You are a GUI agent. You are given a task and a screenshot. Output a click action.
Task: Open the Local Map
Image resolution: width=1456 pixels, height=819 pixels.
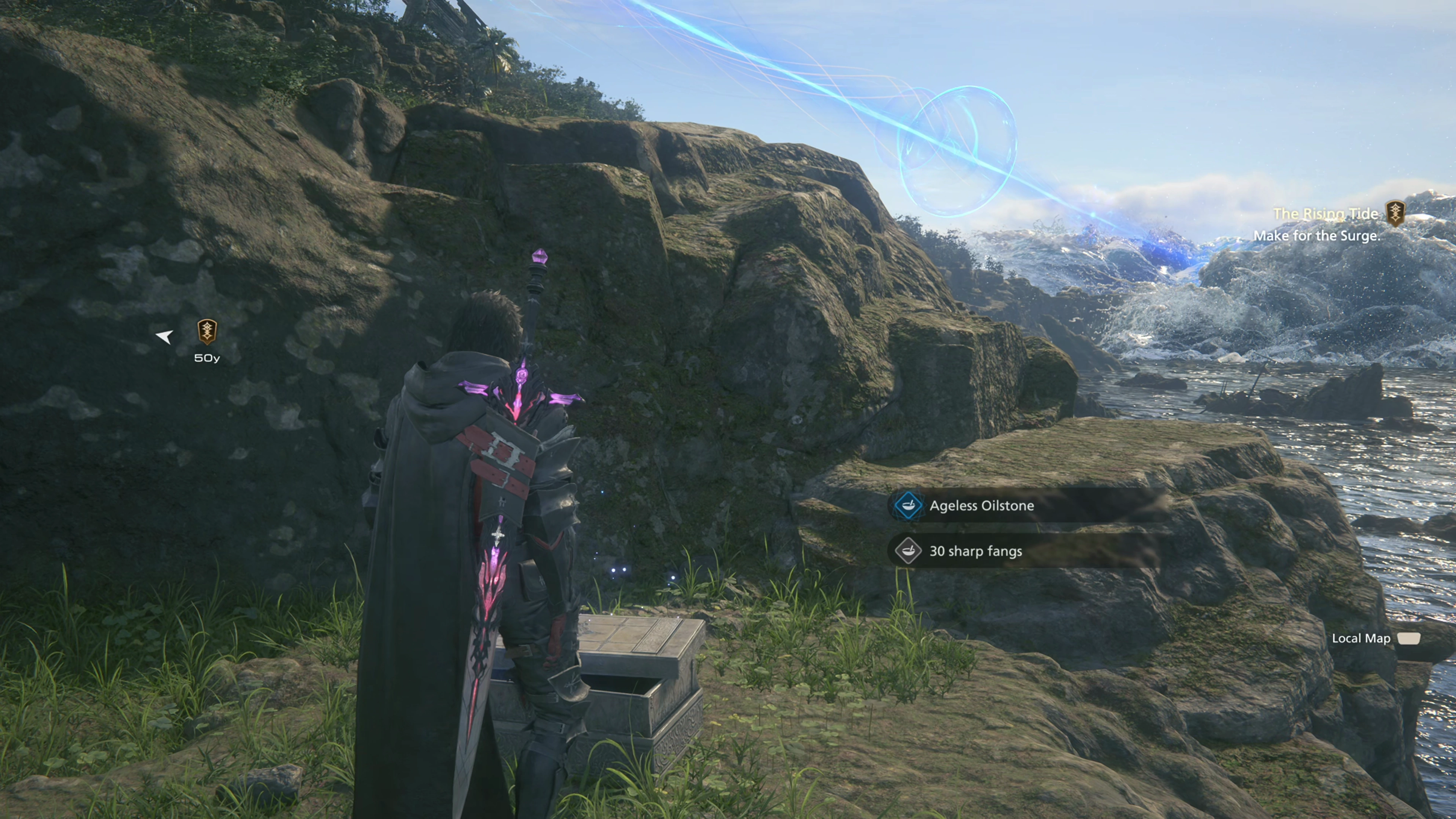point(1374,638)
